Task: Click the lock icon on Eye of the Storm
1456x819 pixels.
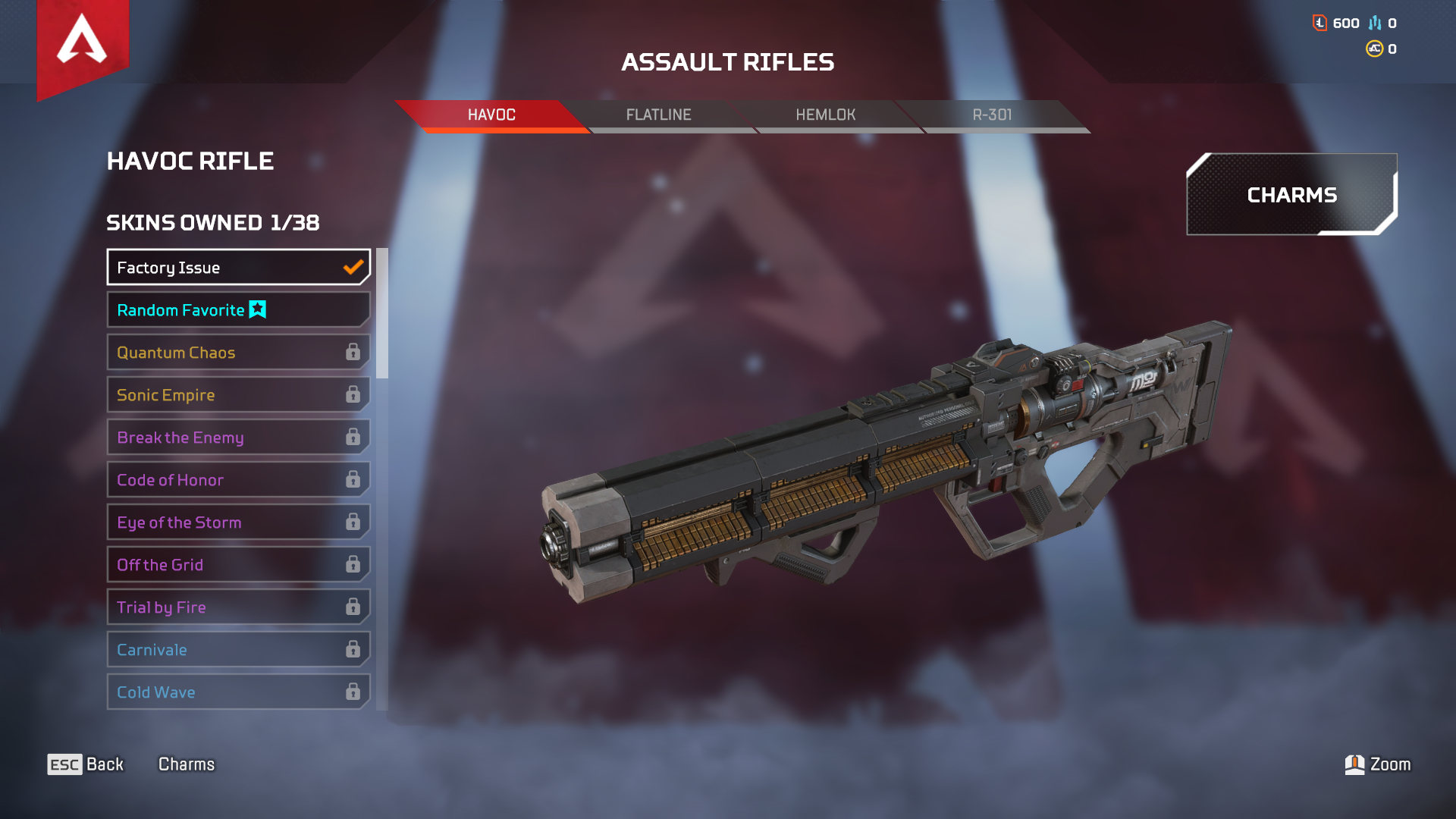Action: (352, 522)
